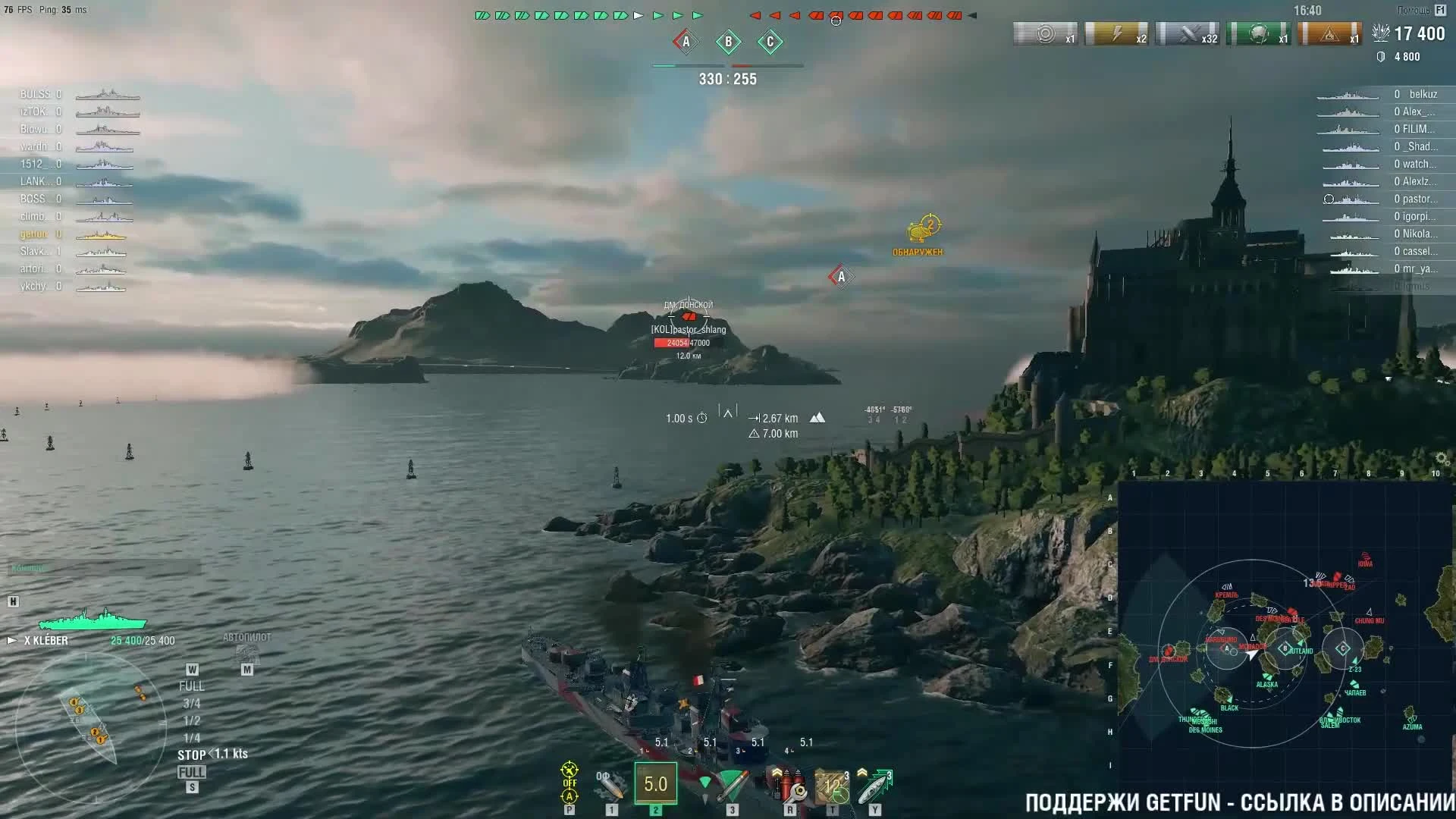Screen dimensions: 1456x819
Task: Click the yellow lightning ribbon showing x2
Action: (1115, 35)
